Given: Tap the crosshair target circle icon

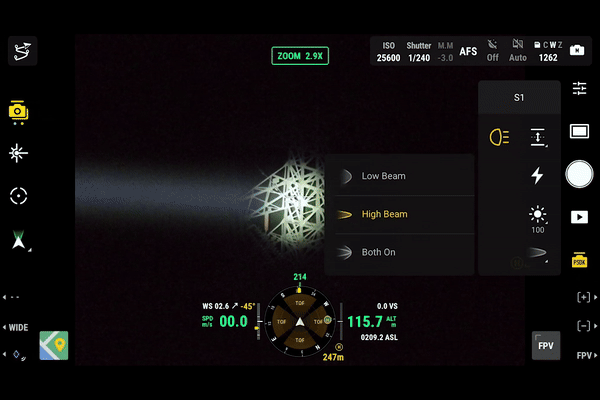Looking at the screenshot, I should 18,195.
